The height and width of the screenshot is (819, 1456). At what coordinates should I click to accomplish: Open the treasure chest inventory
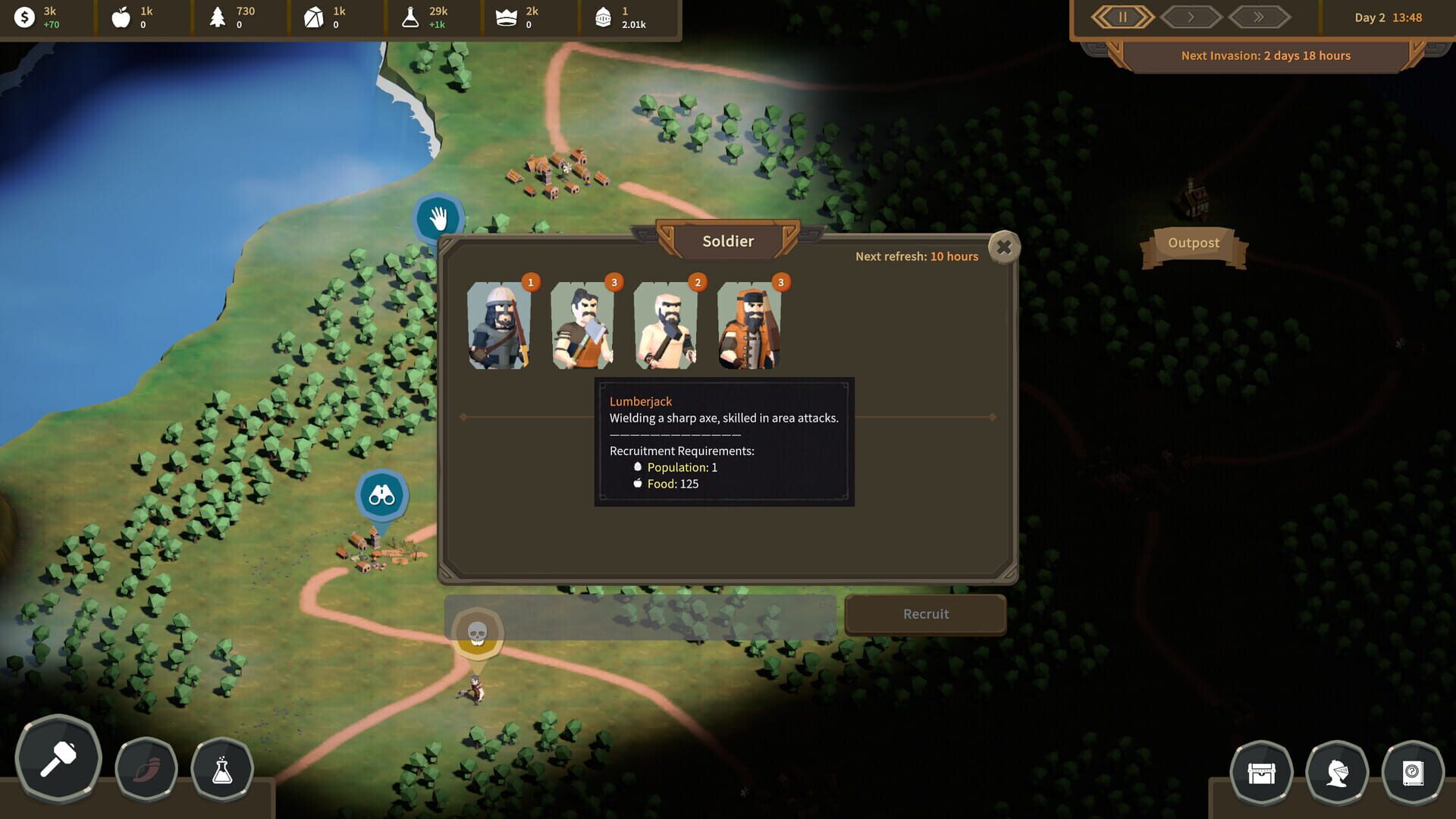tap(1261, 773)
